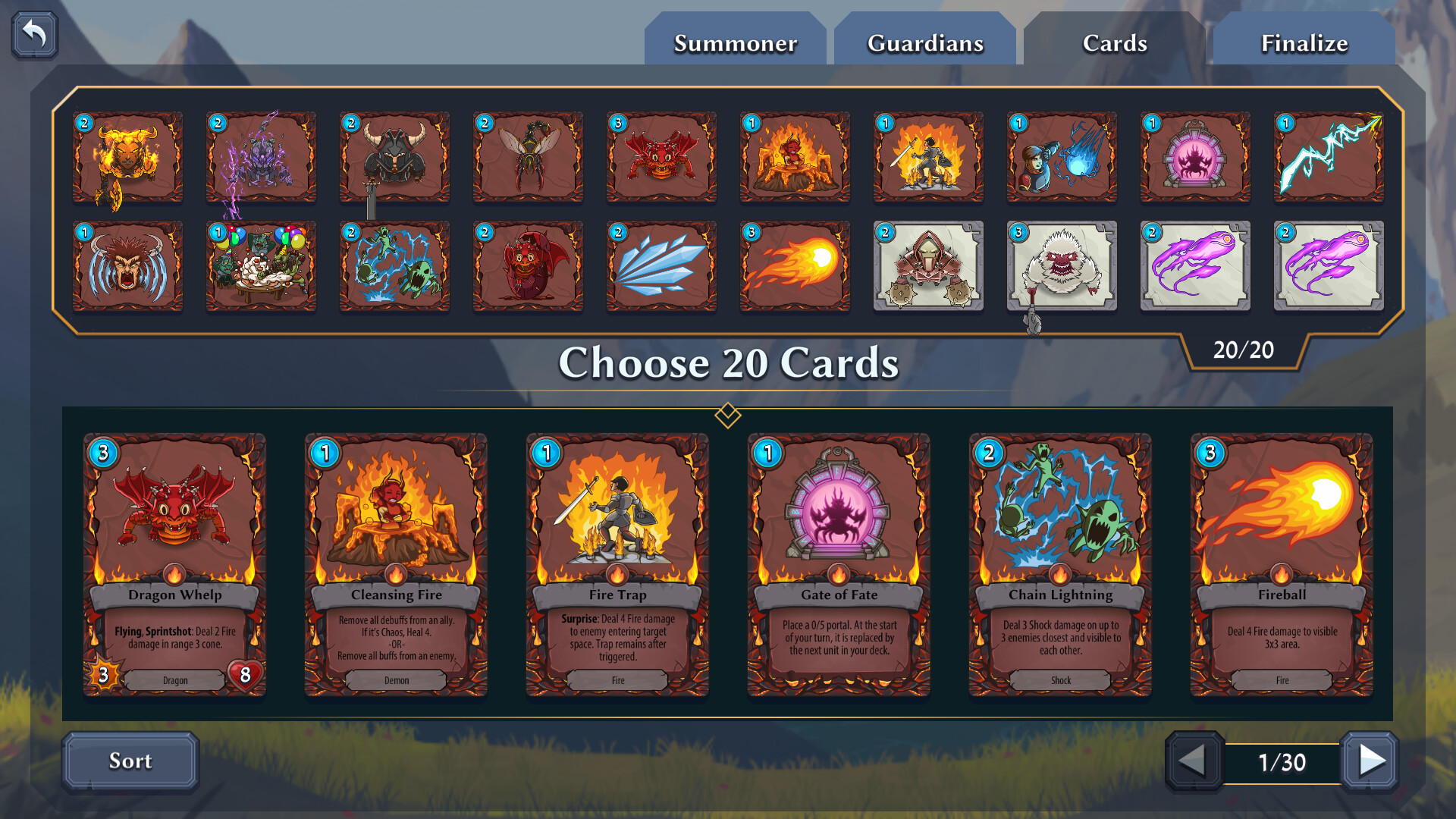Select the purple tentacle deck icon
The image size is (1456, 819).
click(x=1195, y=267)
